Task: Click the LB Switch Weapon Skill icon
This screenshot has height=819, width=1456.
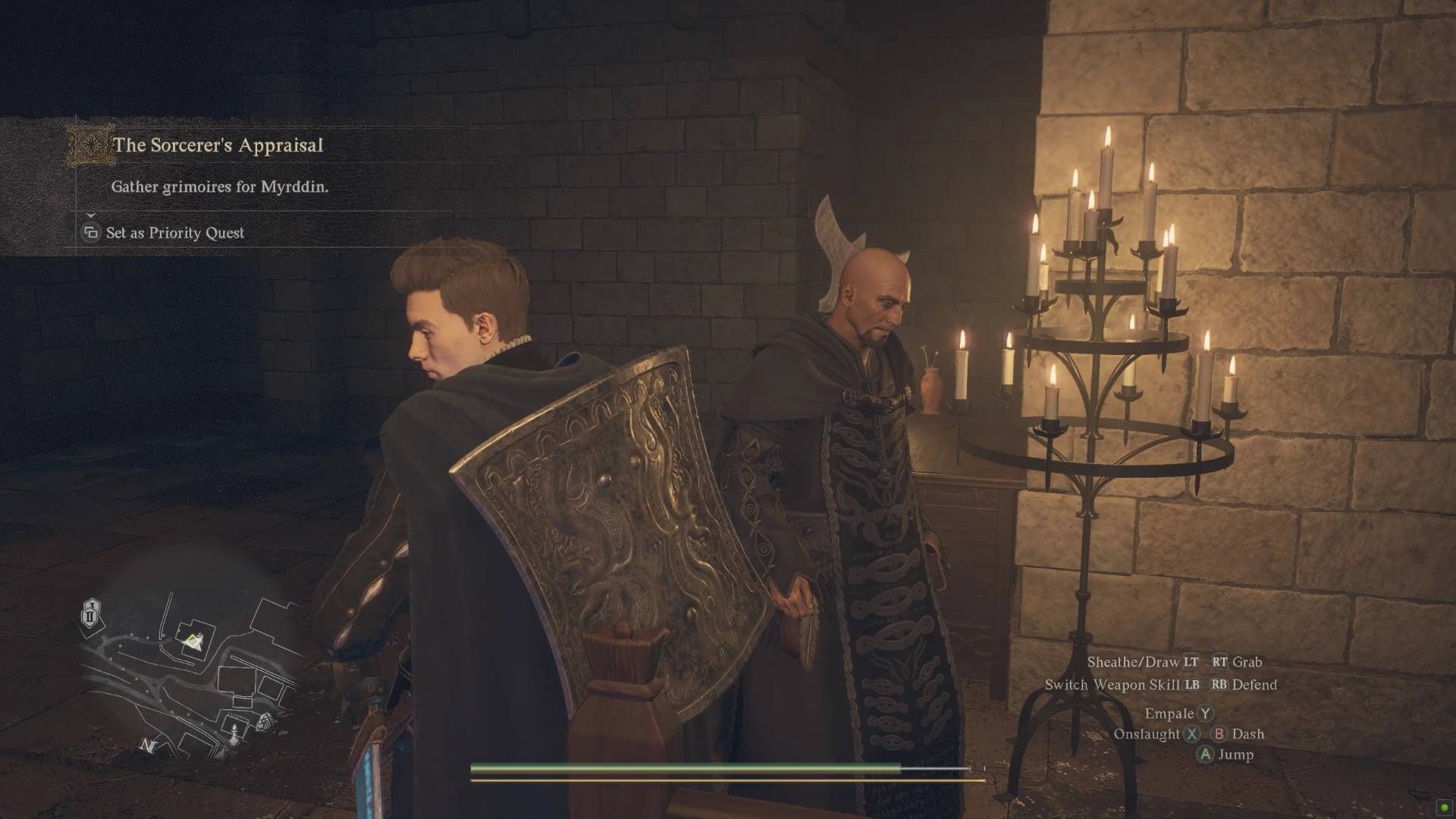Action: pyautogui.click(x=1191, y=684)
